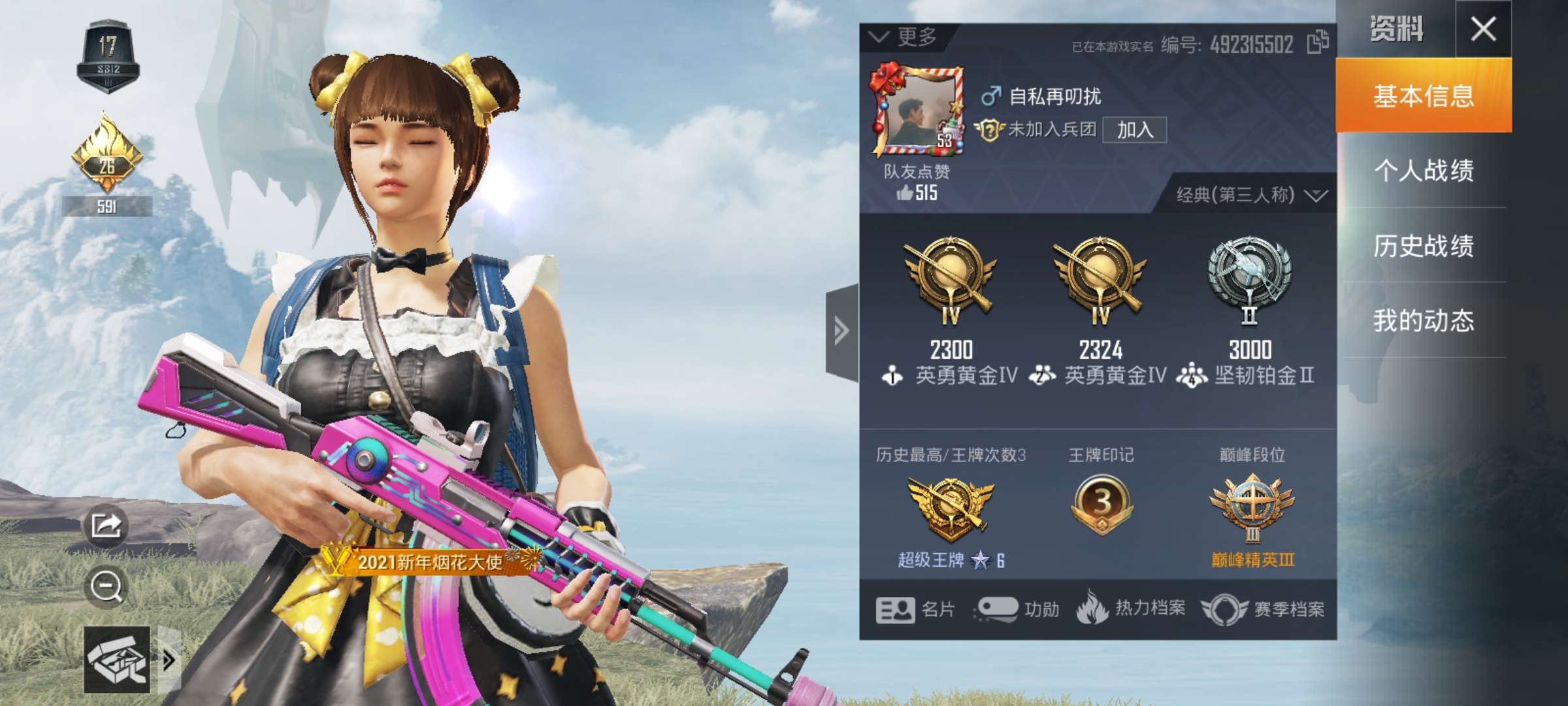Image resolution: width=1568 pixels, height=706 pixels.
Task: Open the crate icon at bottom left
Action: tap(117, 660)
